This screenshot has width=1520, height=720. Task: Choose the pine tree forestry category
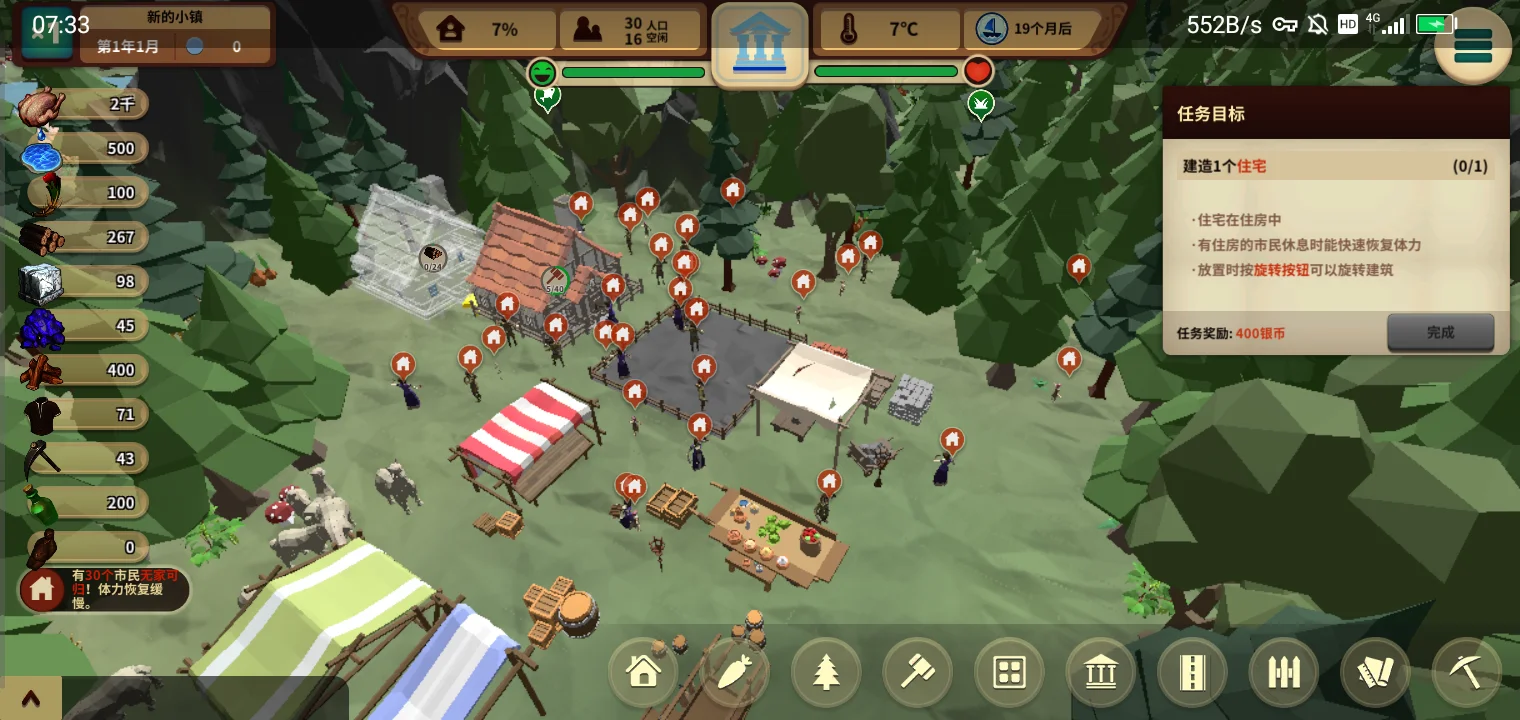click(x=827, y=672)
